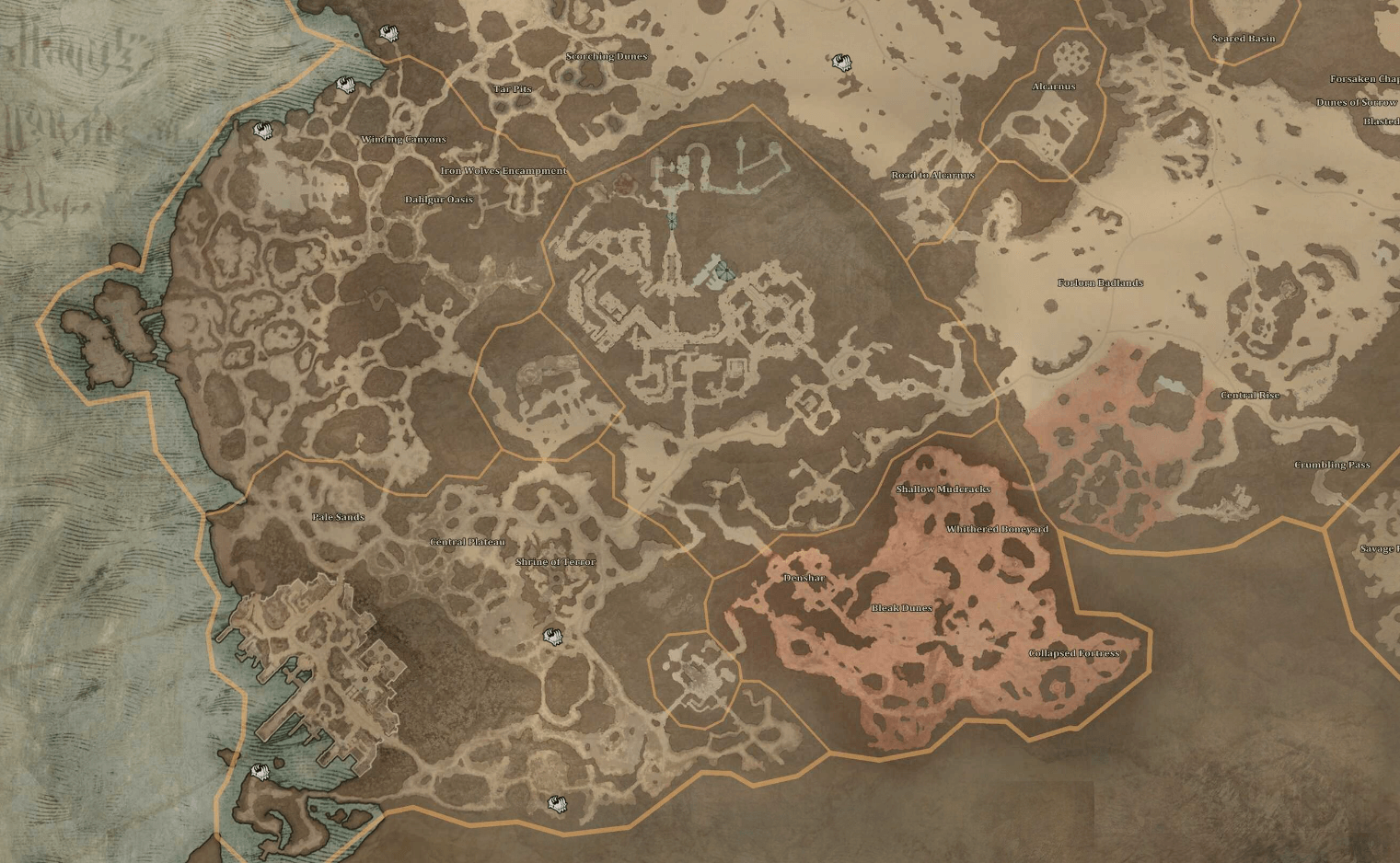Viewport: 1400px width, 863px height.
Task: Select the Road to Alcarnus label
Action: pyautogui.click(x=934, y=174)
